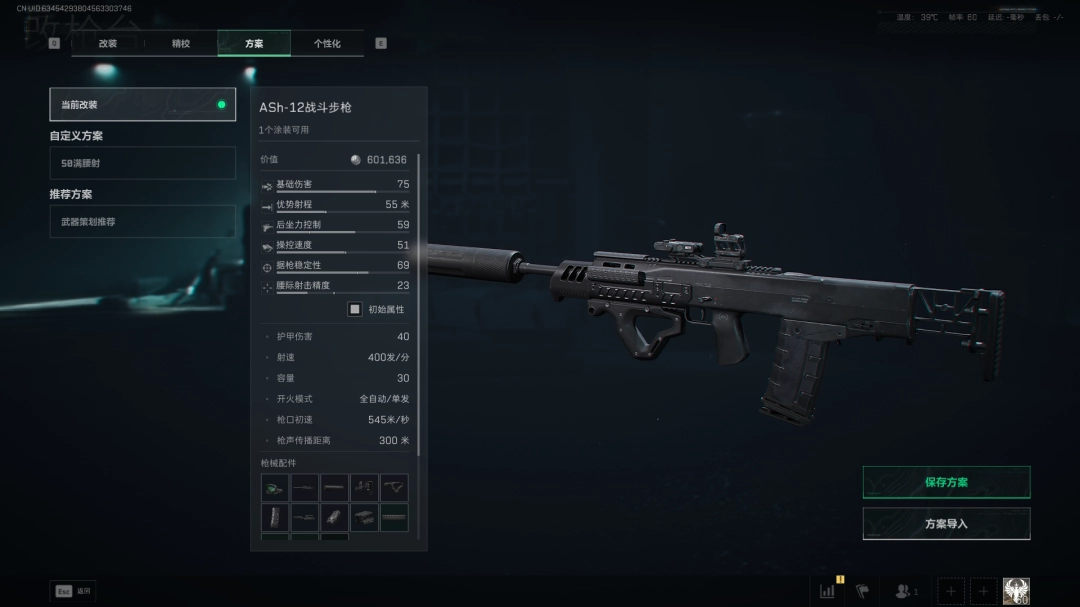
Task: Open the 武器策划推荐 recommended scheme
Action: 142,221
